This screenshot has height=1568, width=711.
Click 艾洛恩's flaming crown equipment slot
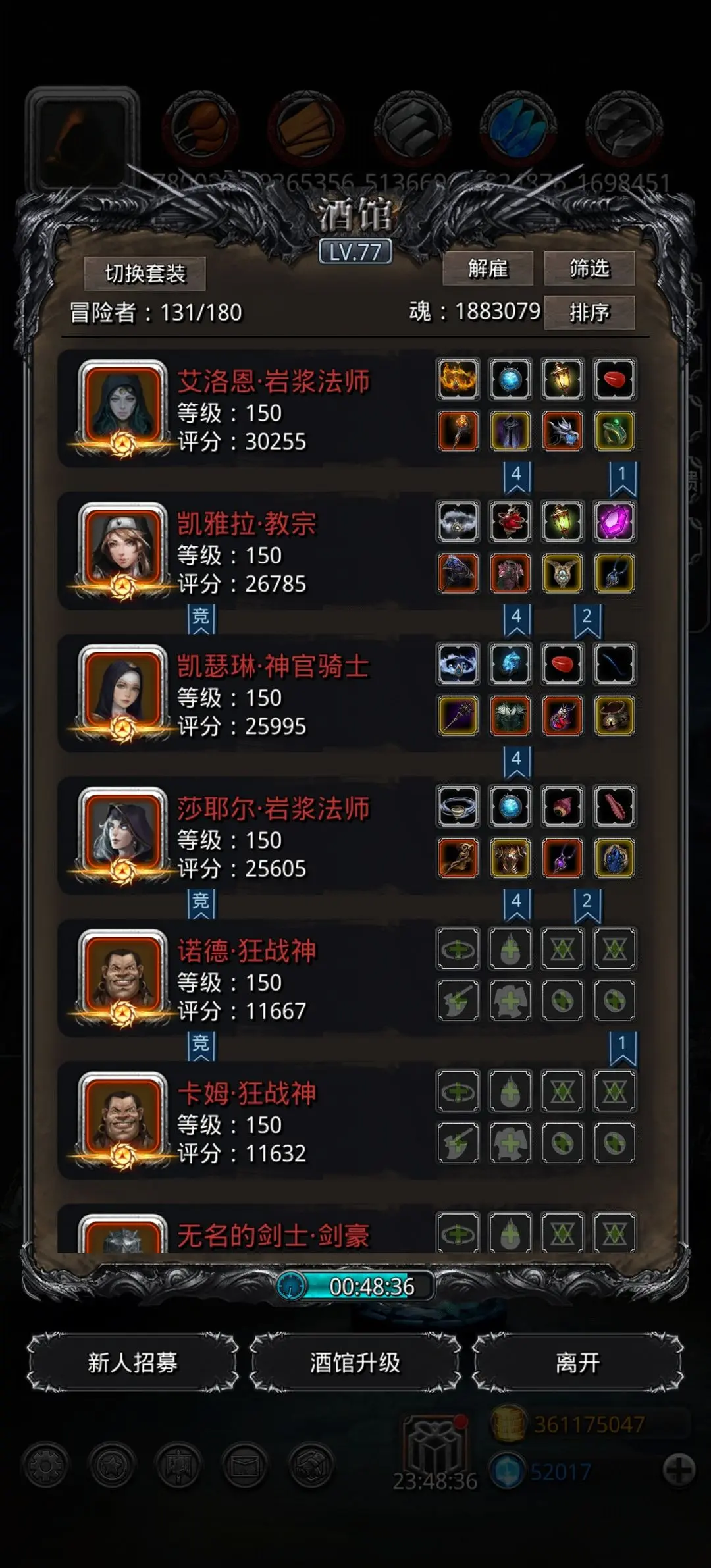[x=458, y=379]
